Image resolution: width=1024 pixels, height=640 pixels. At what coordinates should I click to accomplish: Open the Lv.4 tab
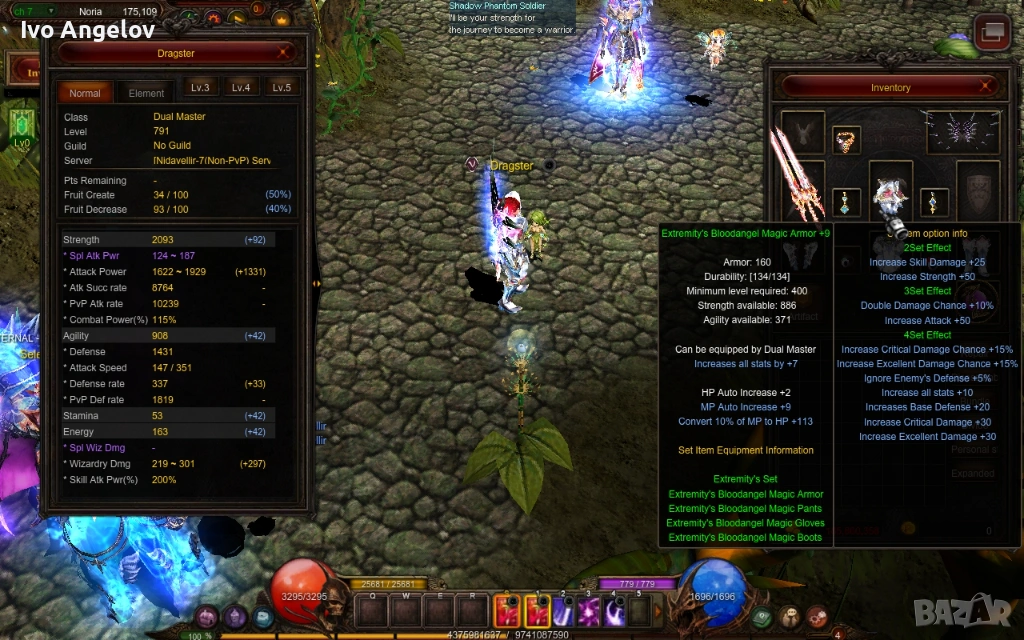coord(241,88)
